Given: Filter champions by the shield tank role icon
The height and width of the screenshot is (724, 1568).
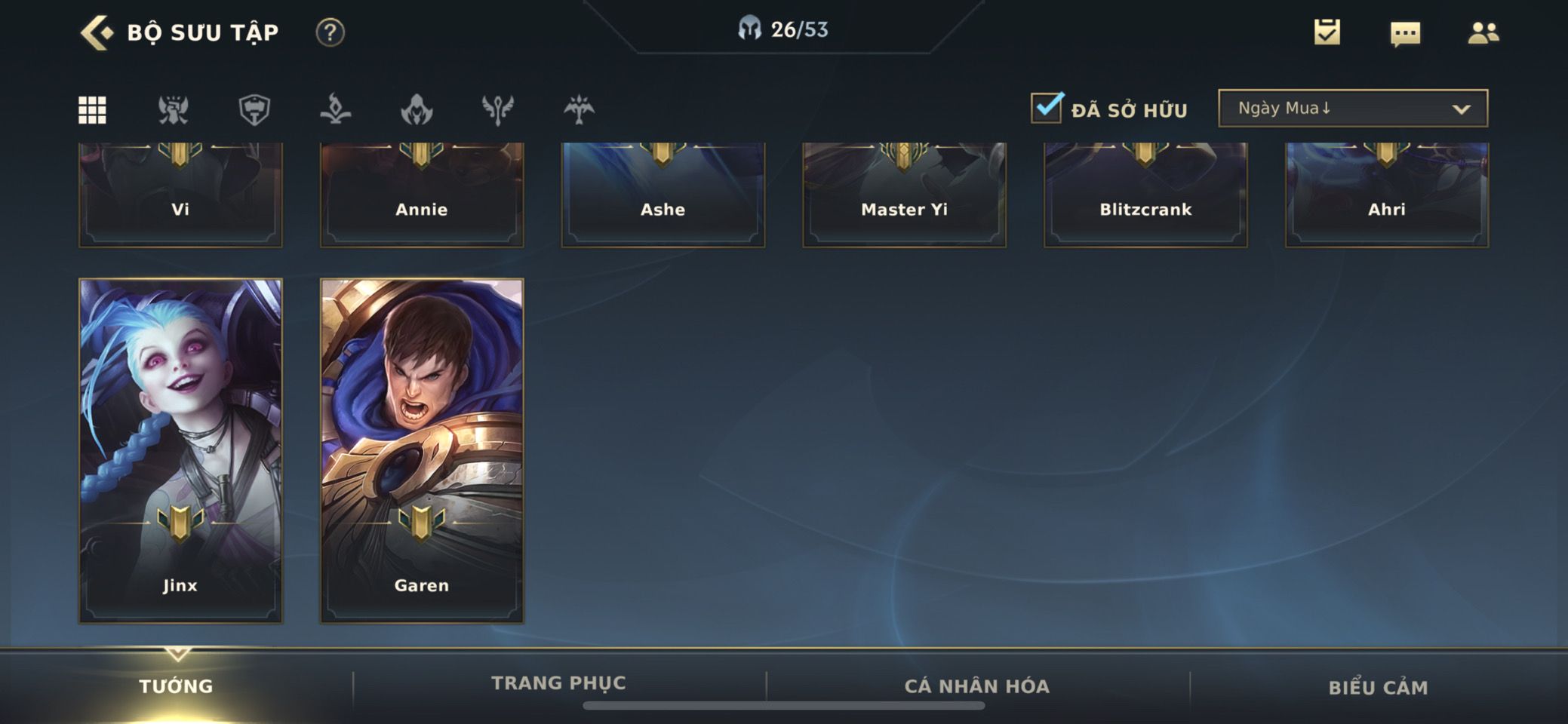Looking at the screenshot, I should [254, 110].
